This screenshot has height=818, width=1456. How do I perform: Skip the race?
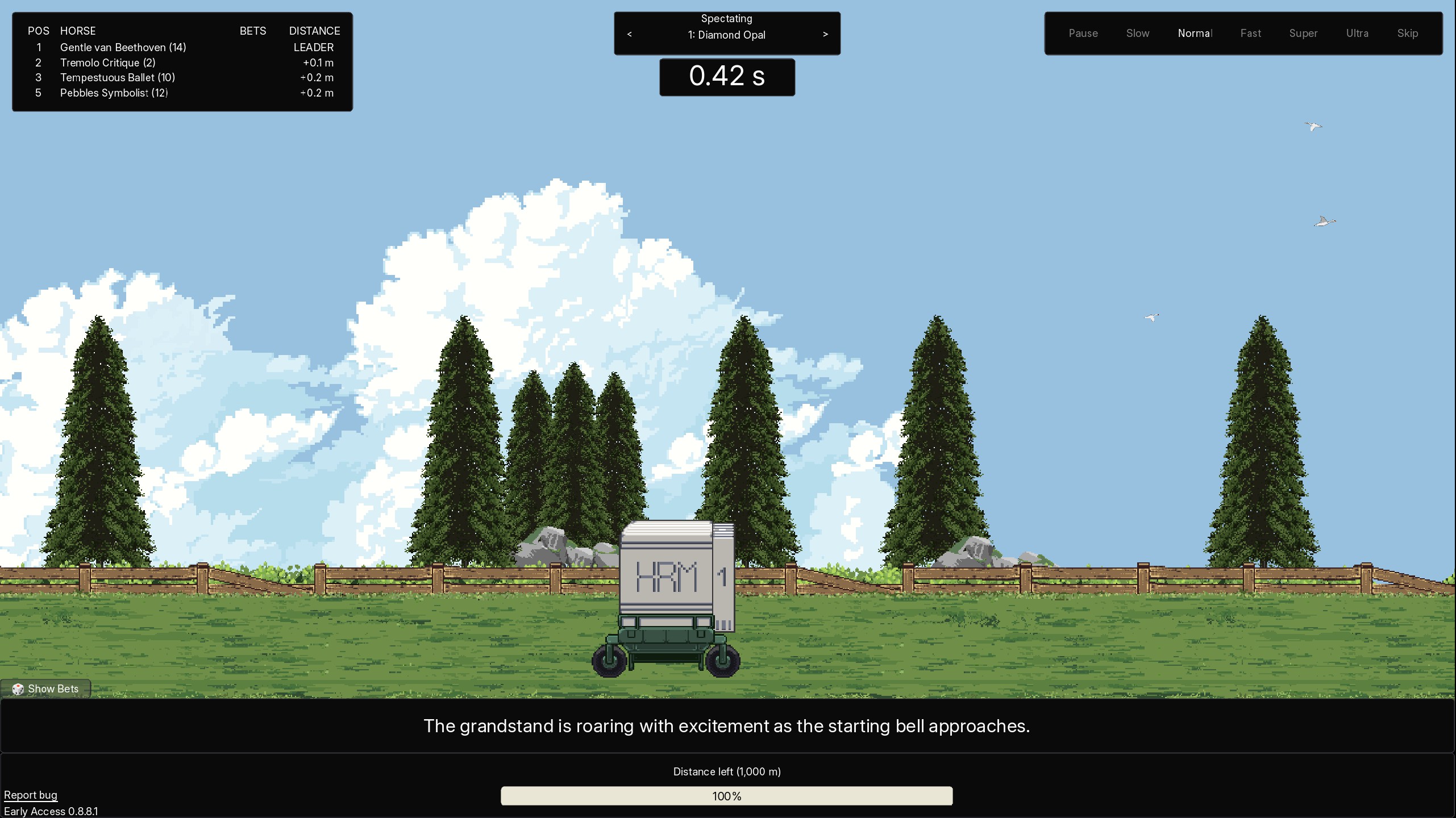pos(1407,34)
